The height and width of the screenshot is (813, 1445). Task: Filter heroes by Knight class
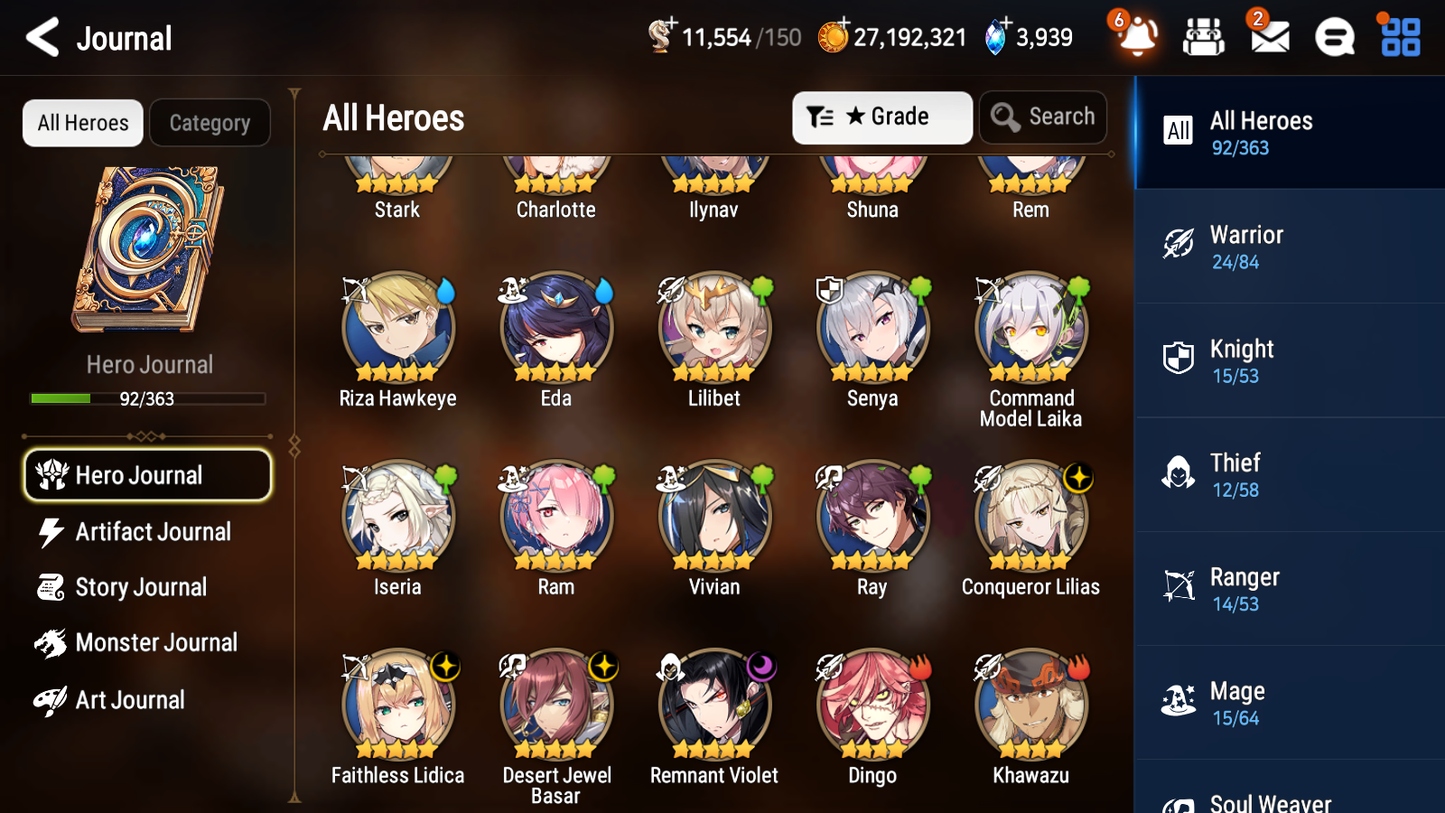click(1289, 360)
